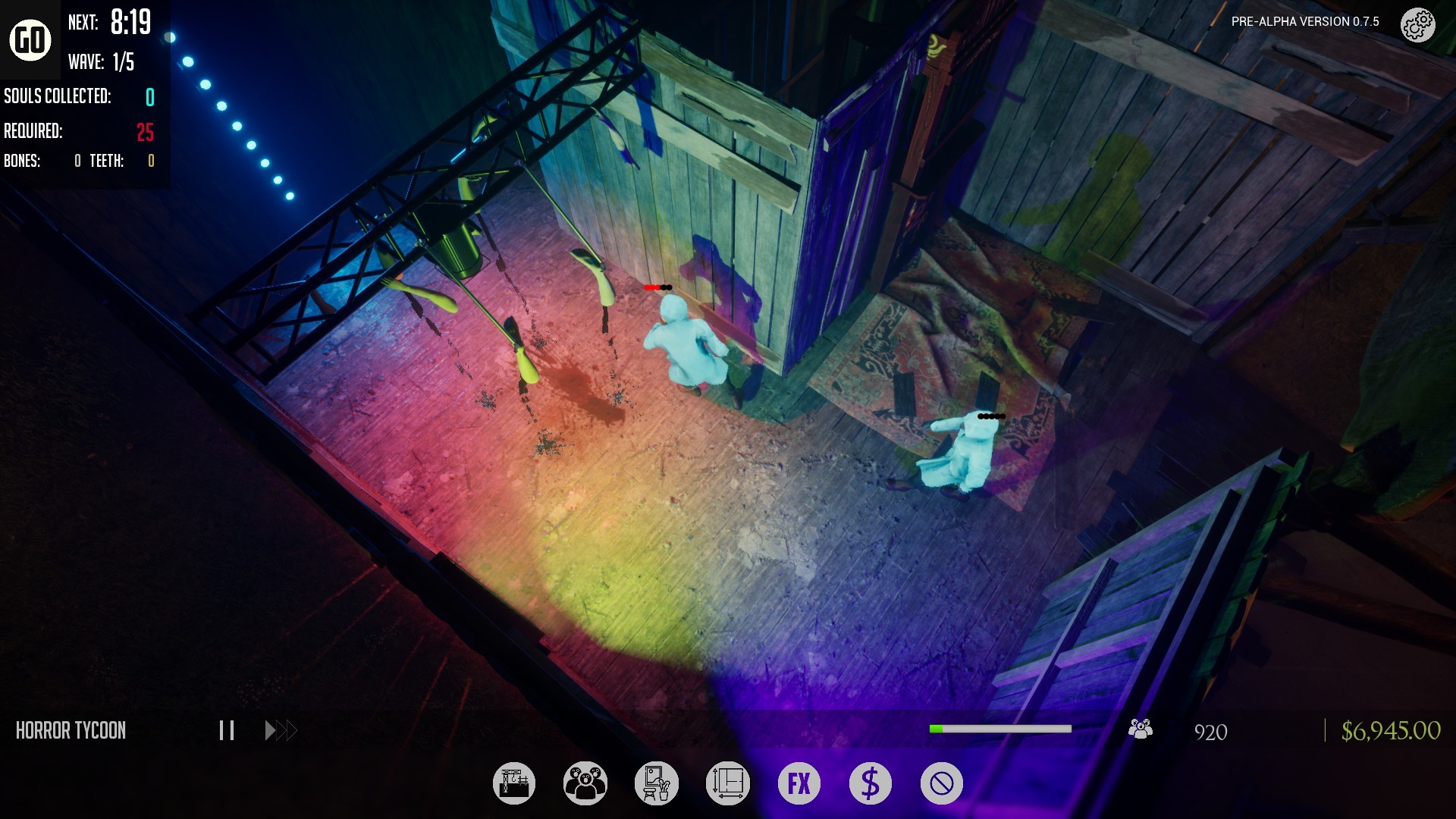This screenshot has height=819, width=1456.
Task: Open the FX effects menu
Action: tap(799, 783)
